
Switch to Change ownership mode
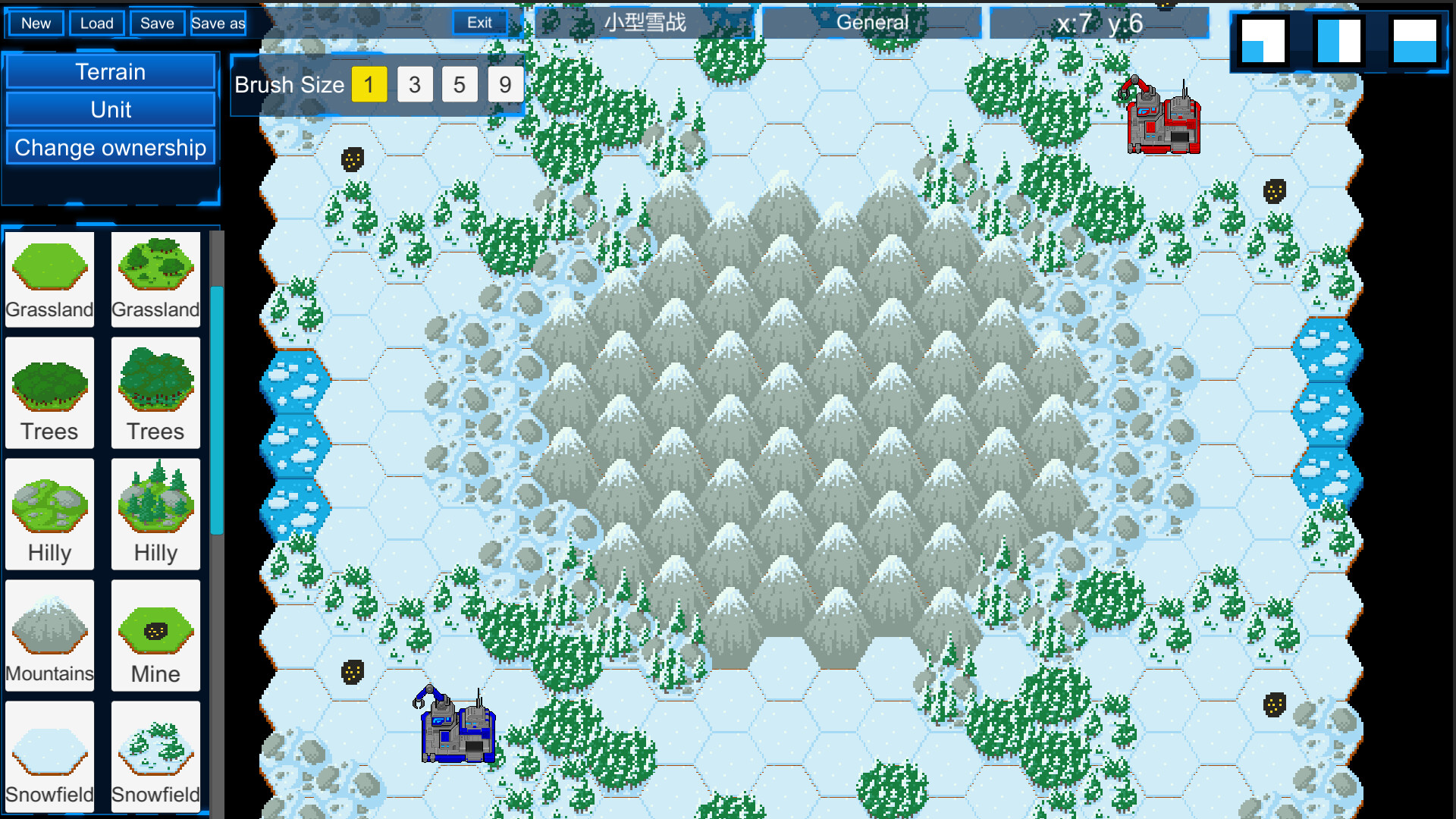[111, 147]
